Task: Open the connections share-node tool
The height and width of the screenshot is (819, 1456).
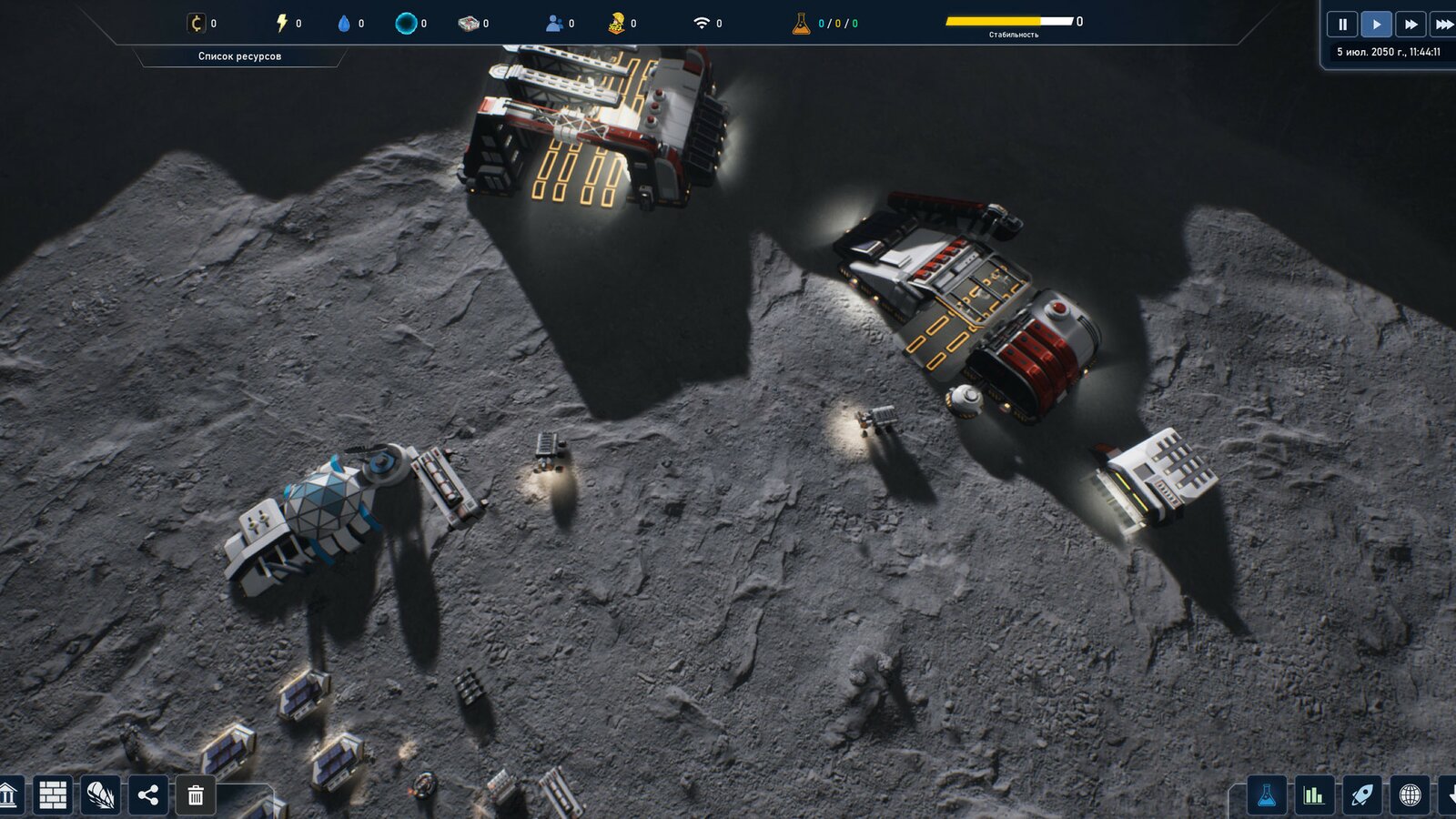Action: click(148, 795)
